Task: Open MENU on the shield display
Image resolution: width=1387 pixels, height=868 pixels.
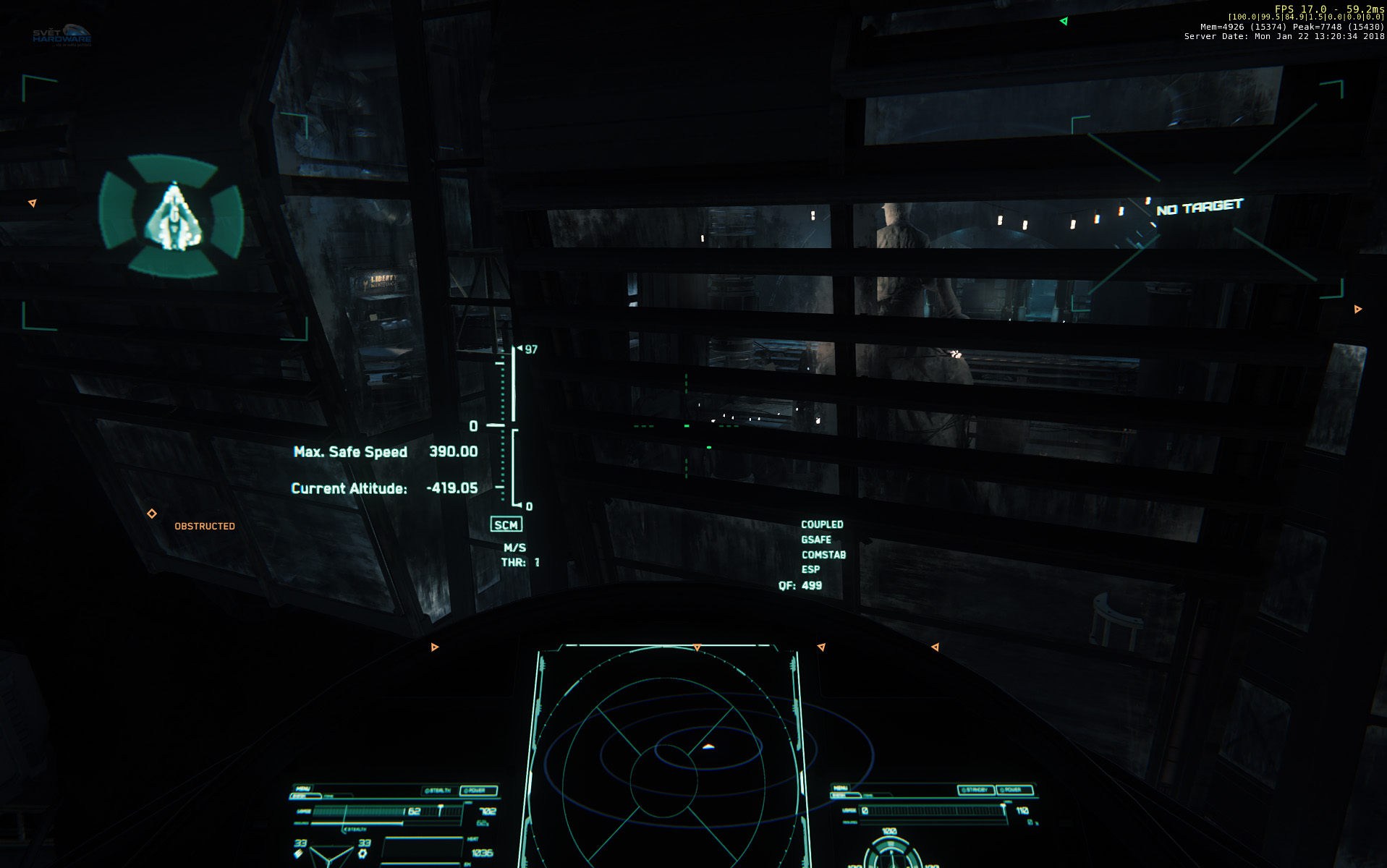Action: (840, 788)
